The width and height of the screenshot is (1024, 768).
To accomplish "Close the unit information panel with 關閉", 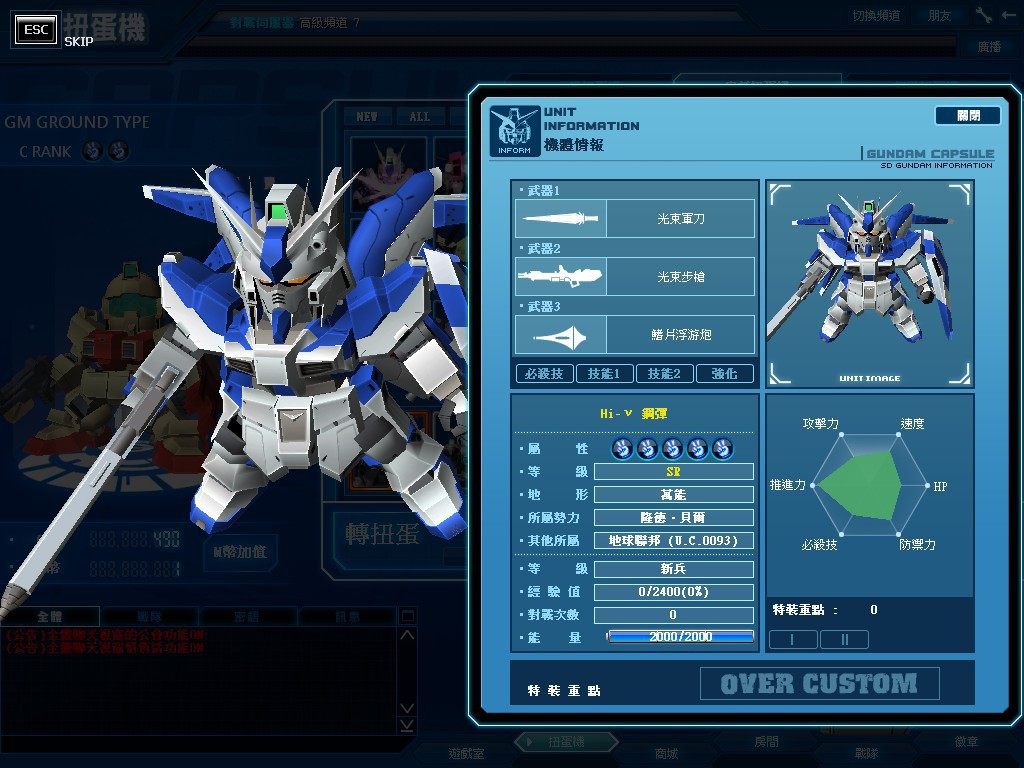I will (967, 116).
